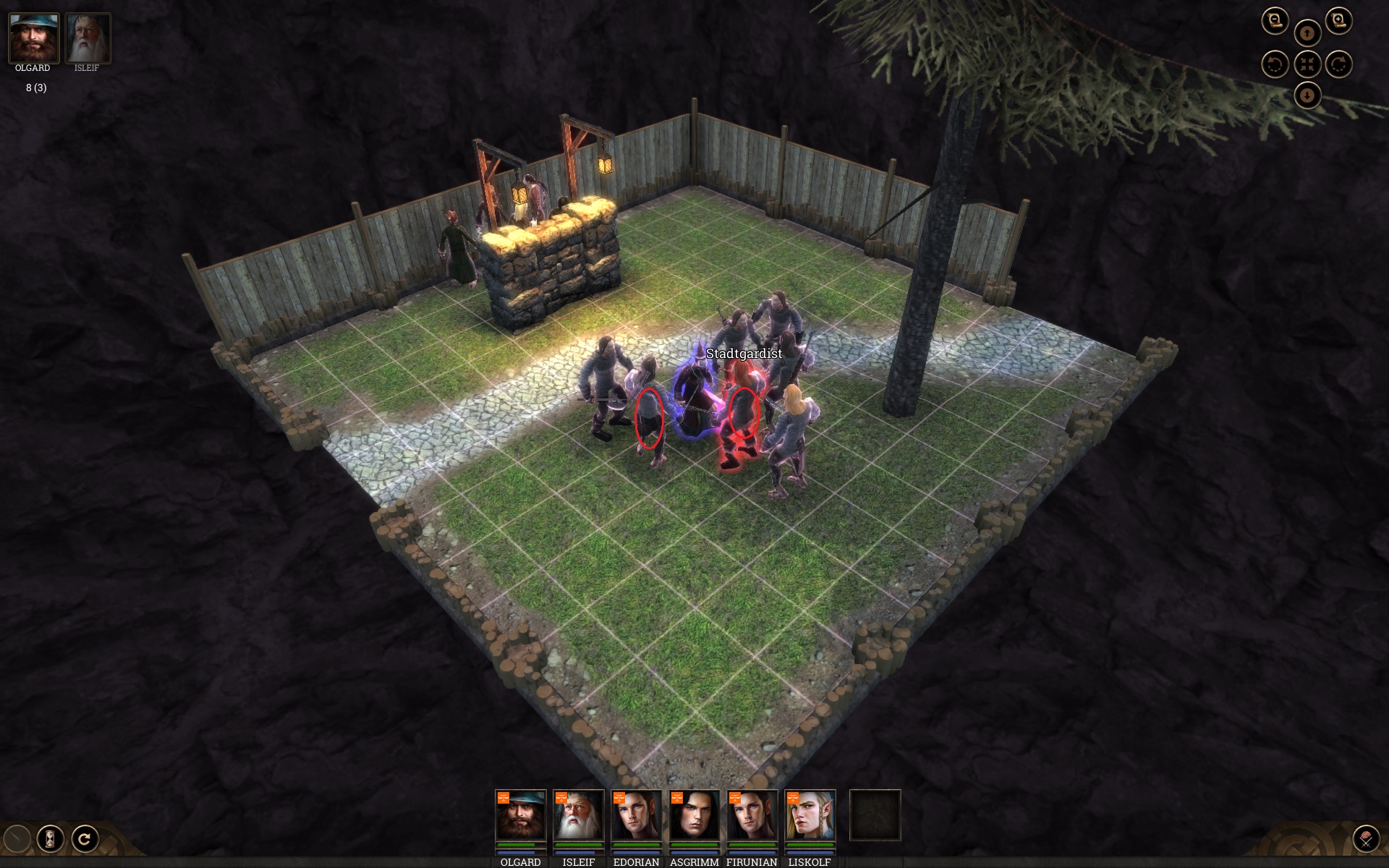Choose Edorian from the party bar
The width and height of the screenshot is (1389, 868).
636,815
